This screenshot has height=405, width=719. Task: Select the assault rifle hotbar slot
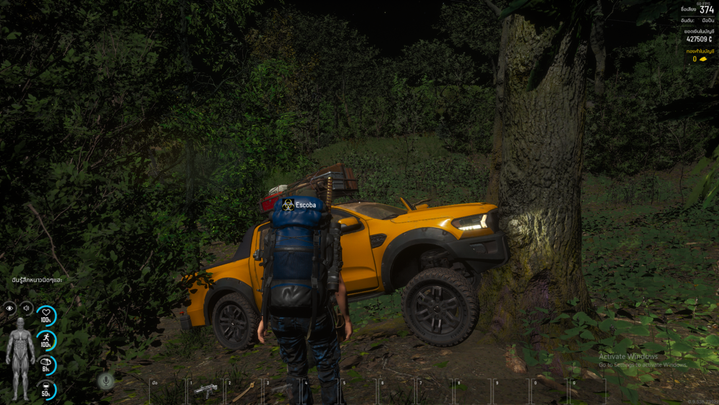[x=206, y=390]
